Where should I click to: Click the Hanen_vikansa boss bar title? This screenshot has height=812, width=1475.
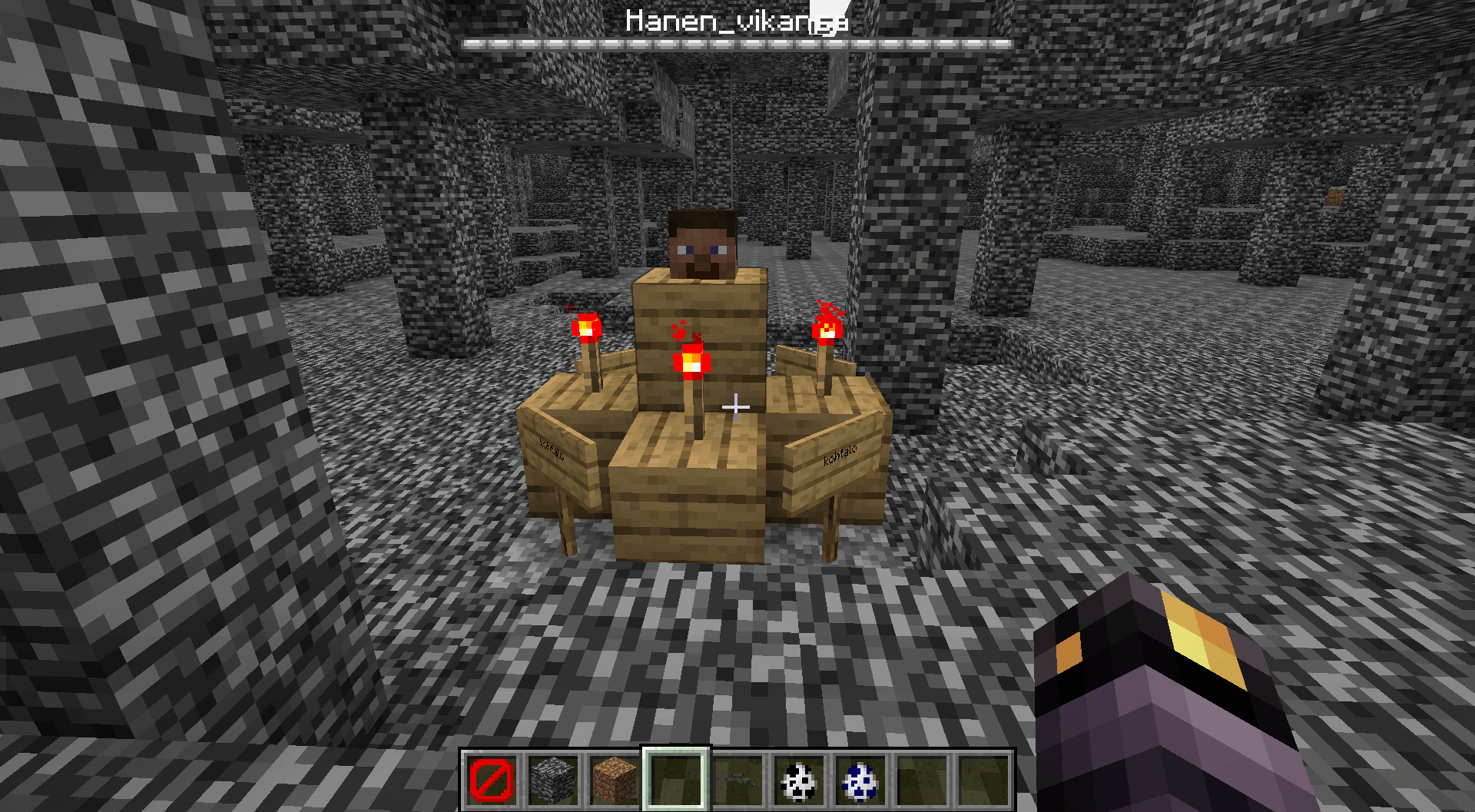pos(736,22)
